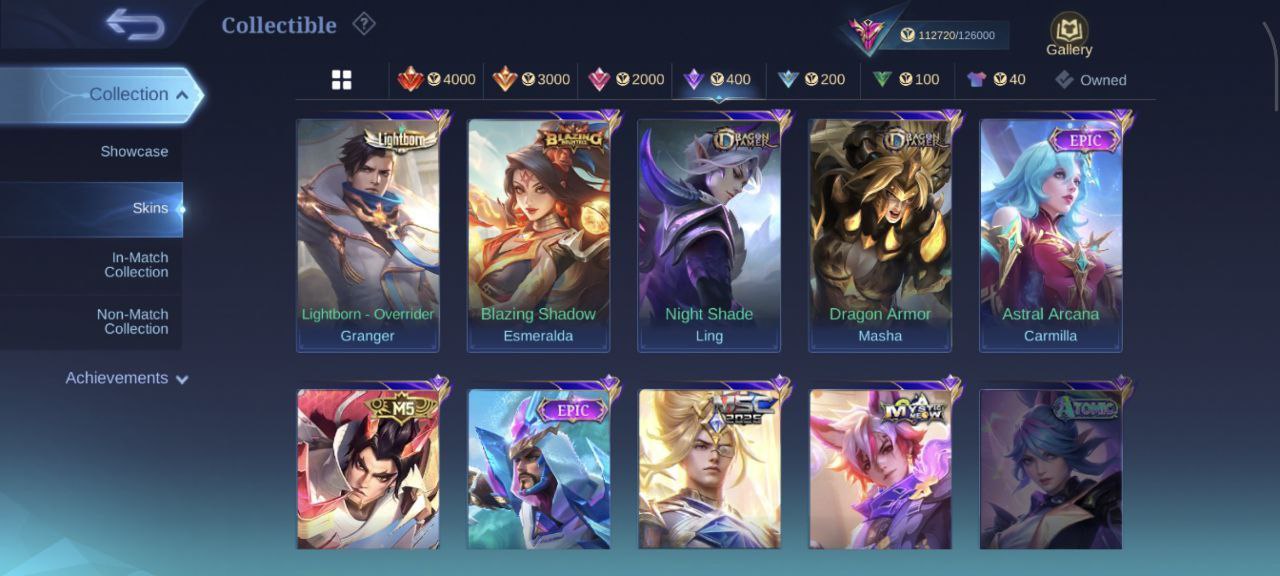Open the Showcase section
Screen dimensions: 1280x576
(x=134, y=152)
